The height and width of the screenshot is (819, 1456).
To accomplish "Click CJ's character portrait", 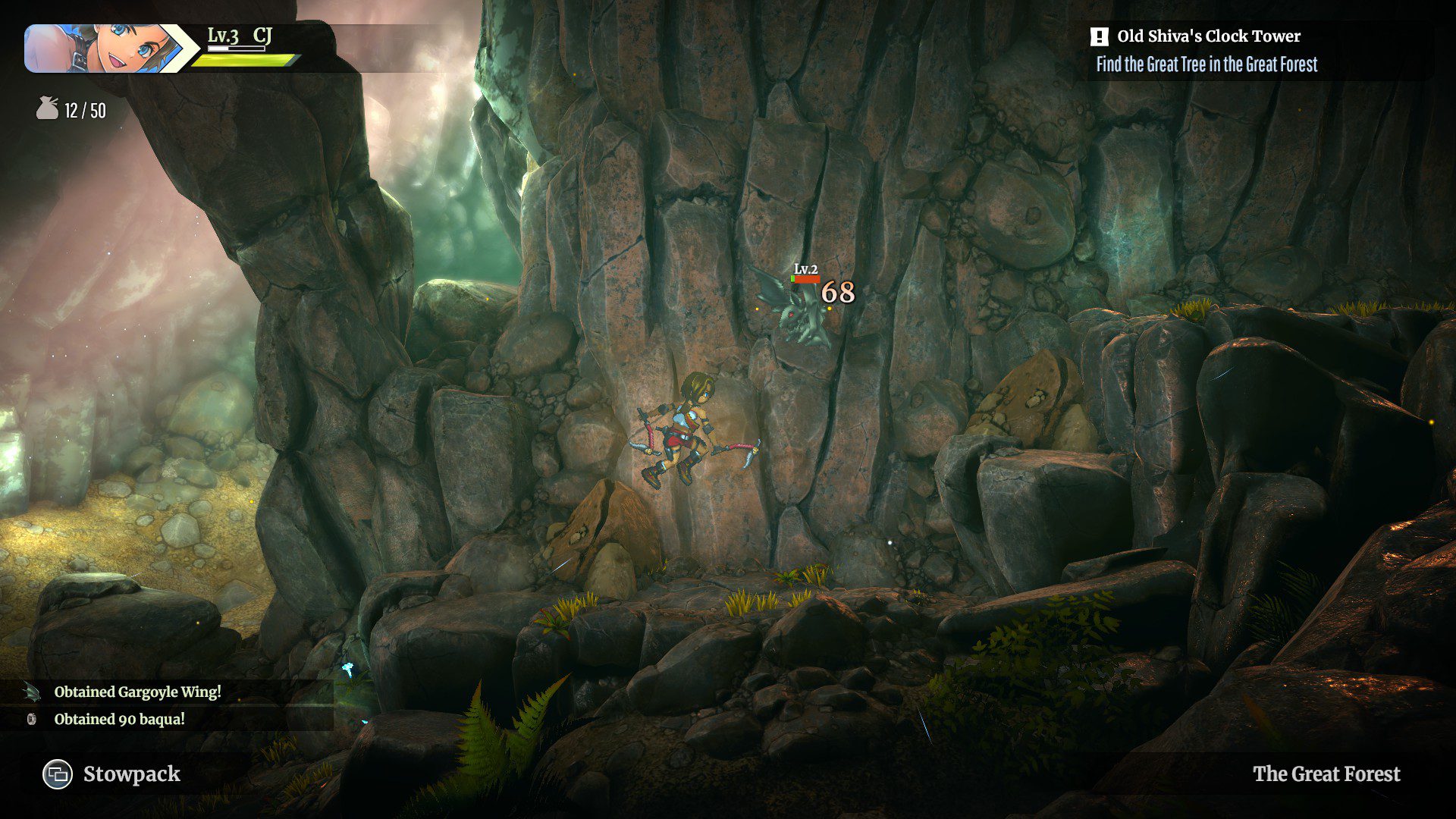I will pyautogui.click(x=102, y=49).
